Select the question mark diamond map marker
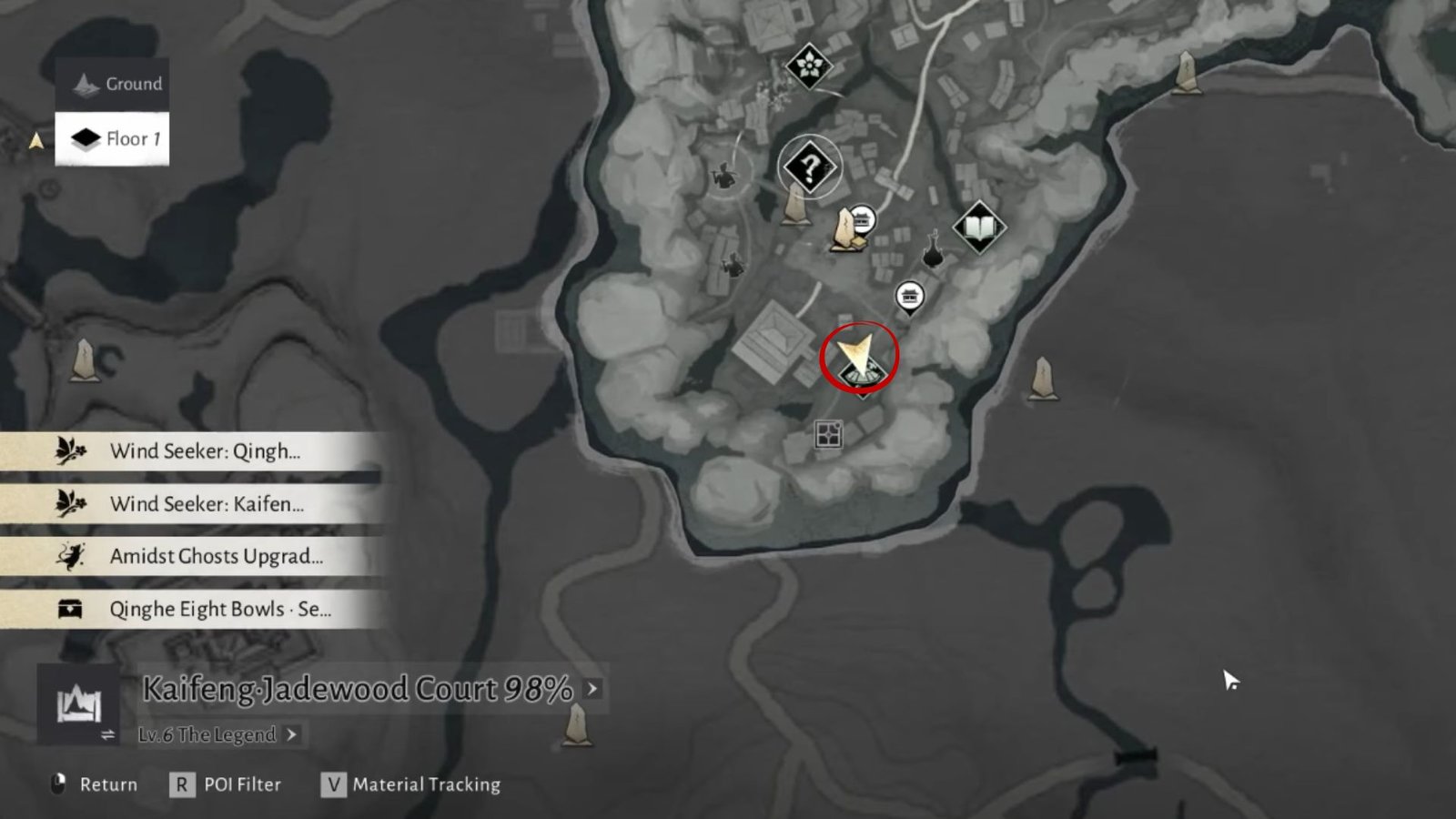The width and height of the screenshot is (1456, 819). tap(809, 167)
